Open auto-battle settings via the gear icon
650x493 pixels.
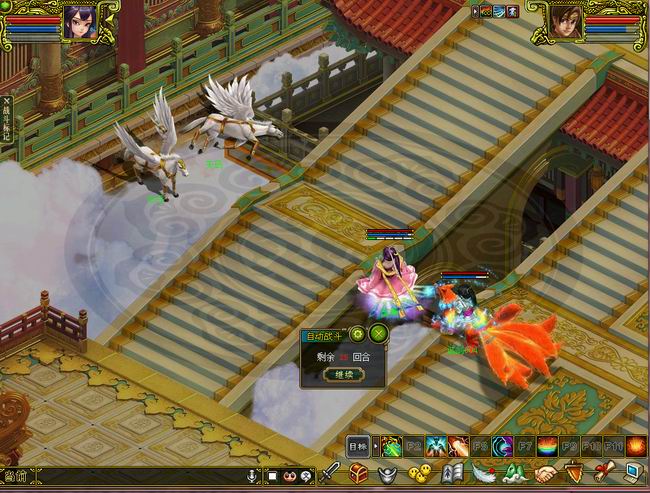point(358,333)
